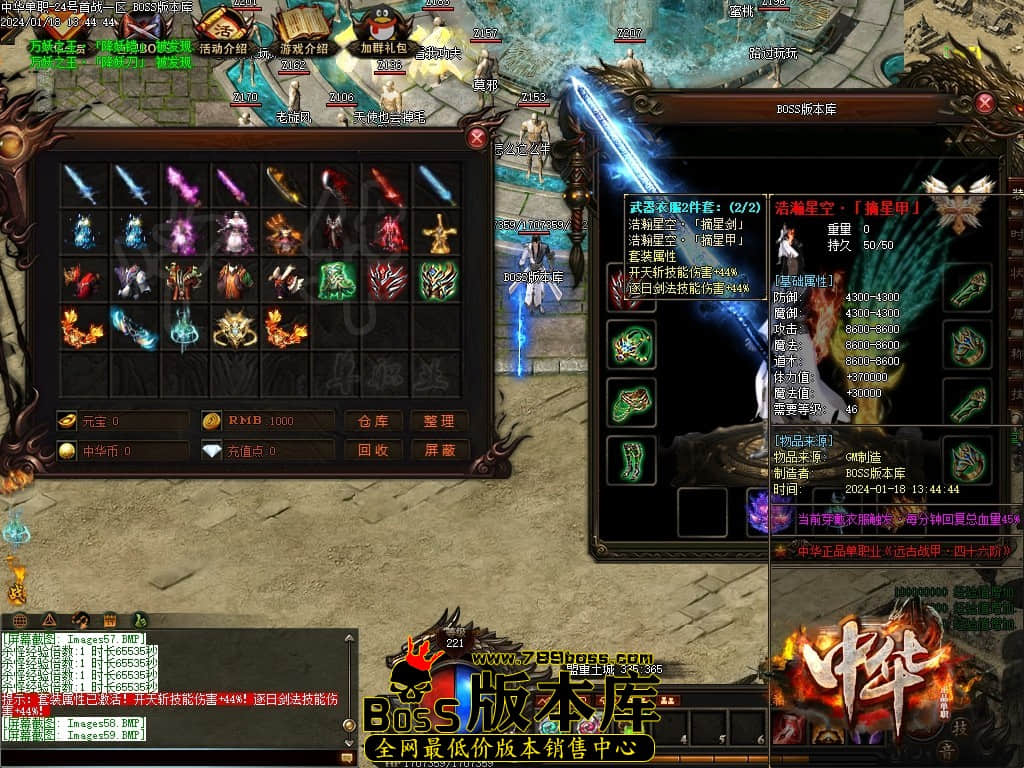Click the triangle warning chat filter icon
1024x768 pixels.
(49, 620)
